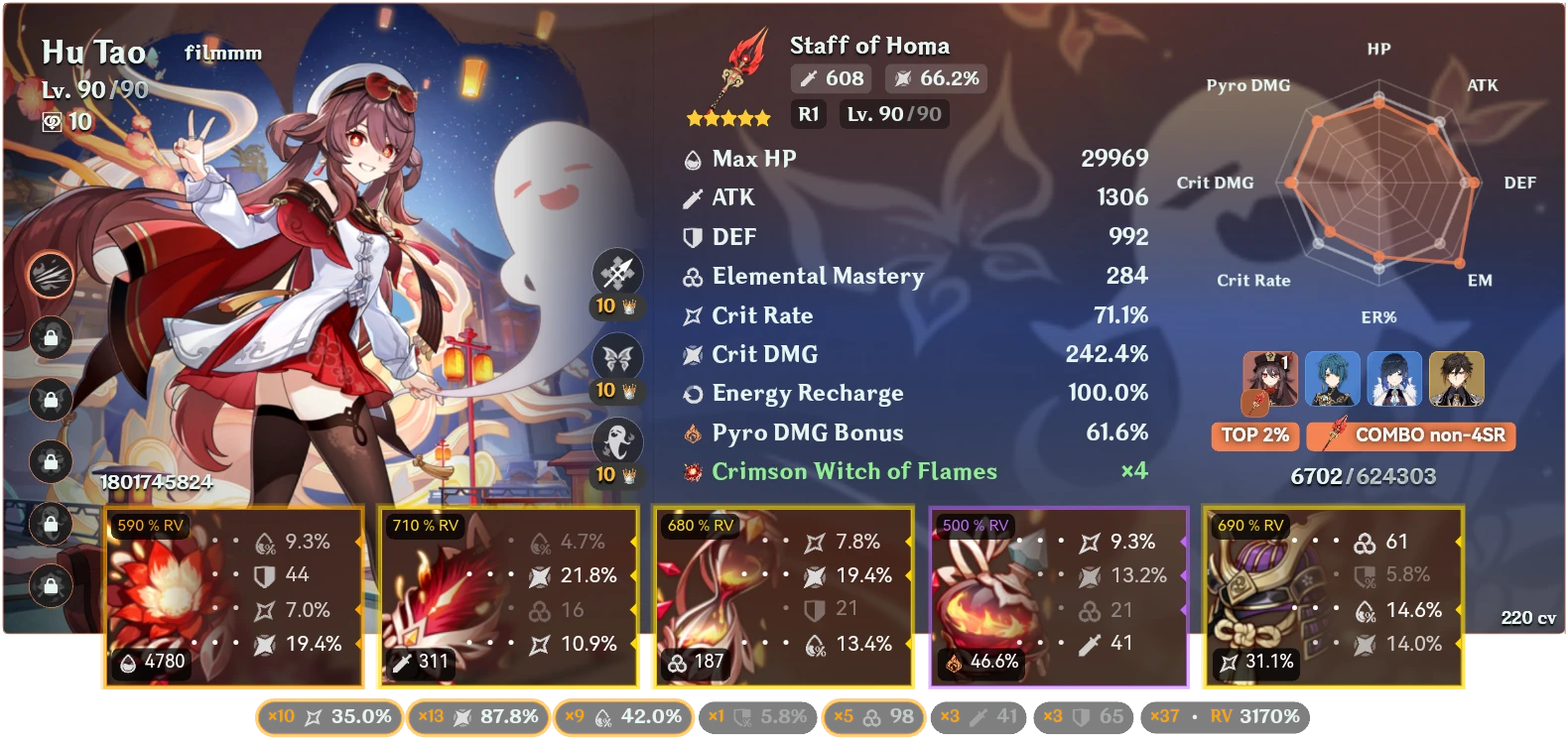The height and width of the screenshot is (741, 1568).
Task: Click the Max HP droplet icon
Action: point(691,158)
